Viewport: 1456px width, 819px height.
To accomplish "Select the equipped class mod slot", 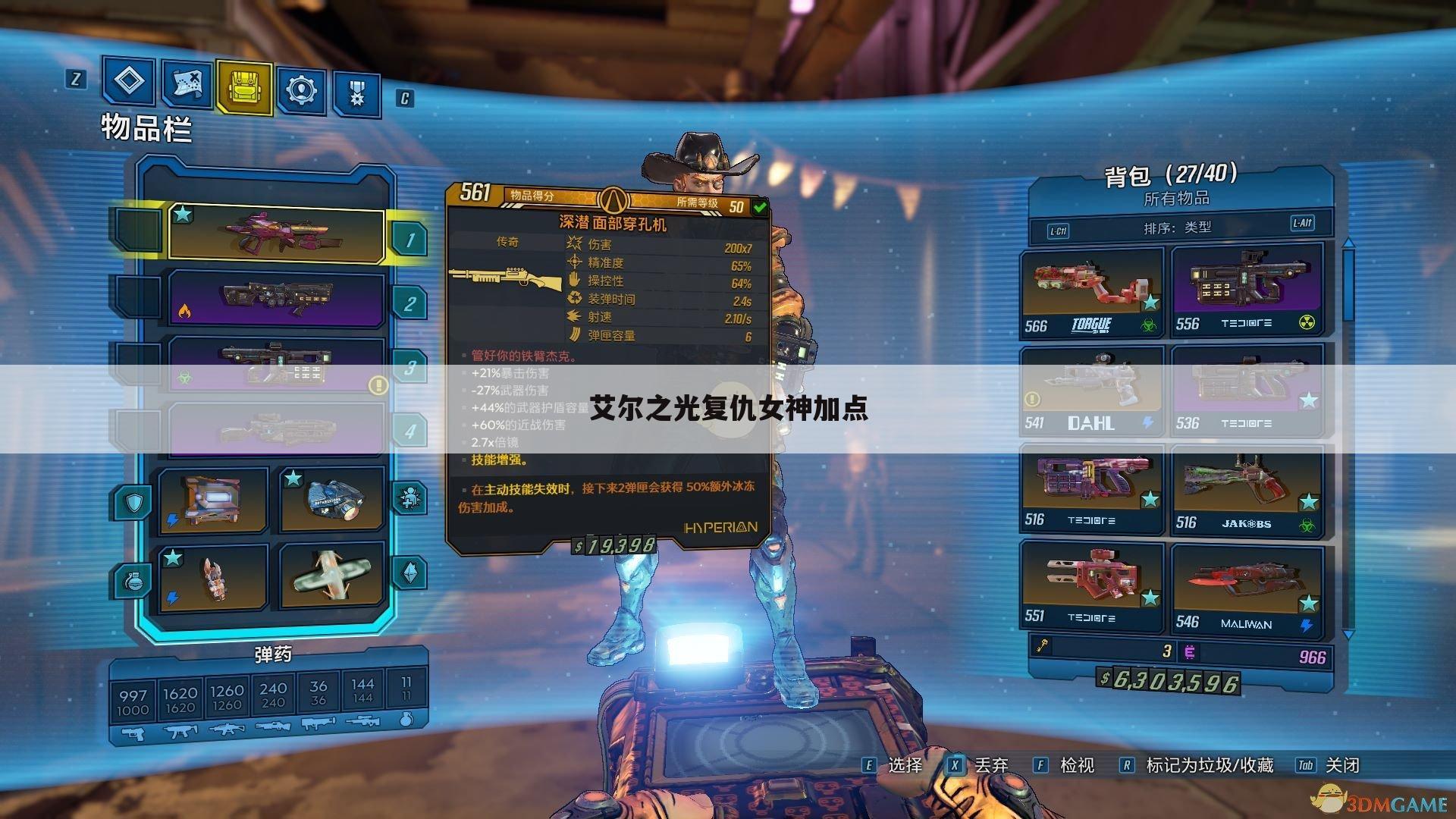I will coord(332,499).
